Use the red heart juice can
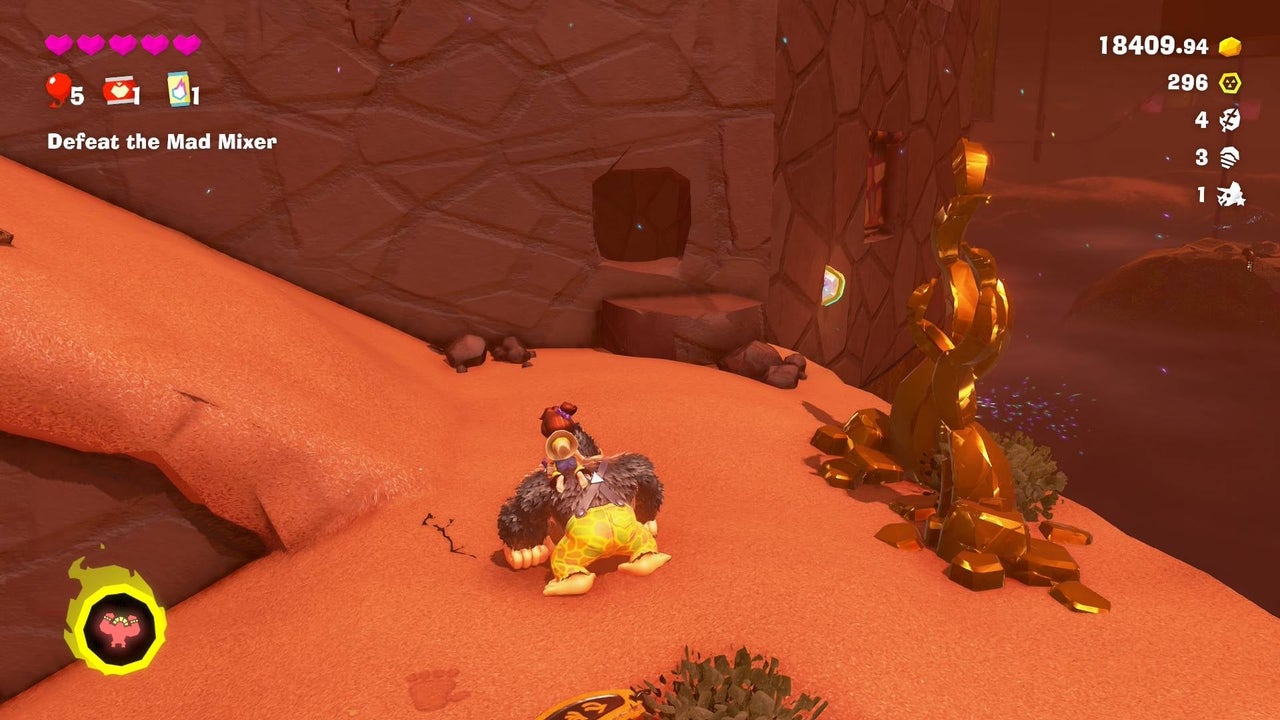1280x720 pixels. coord(119,91)
